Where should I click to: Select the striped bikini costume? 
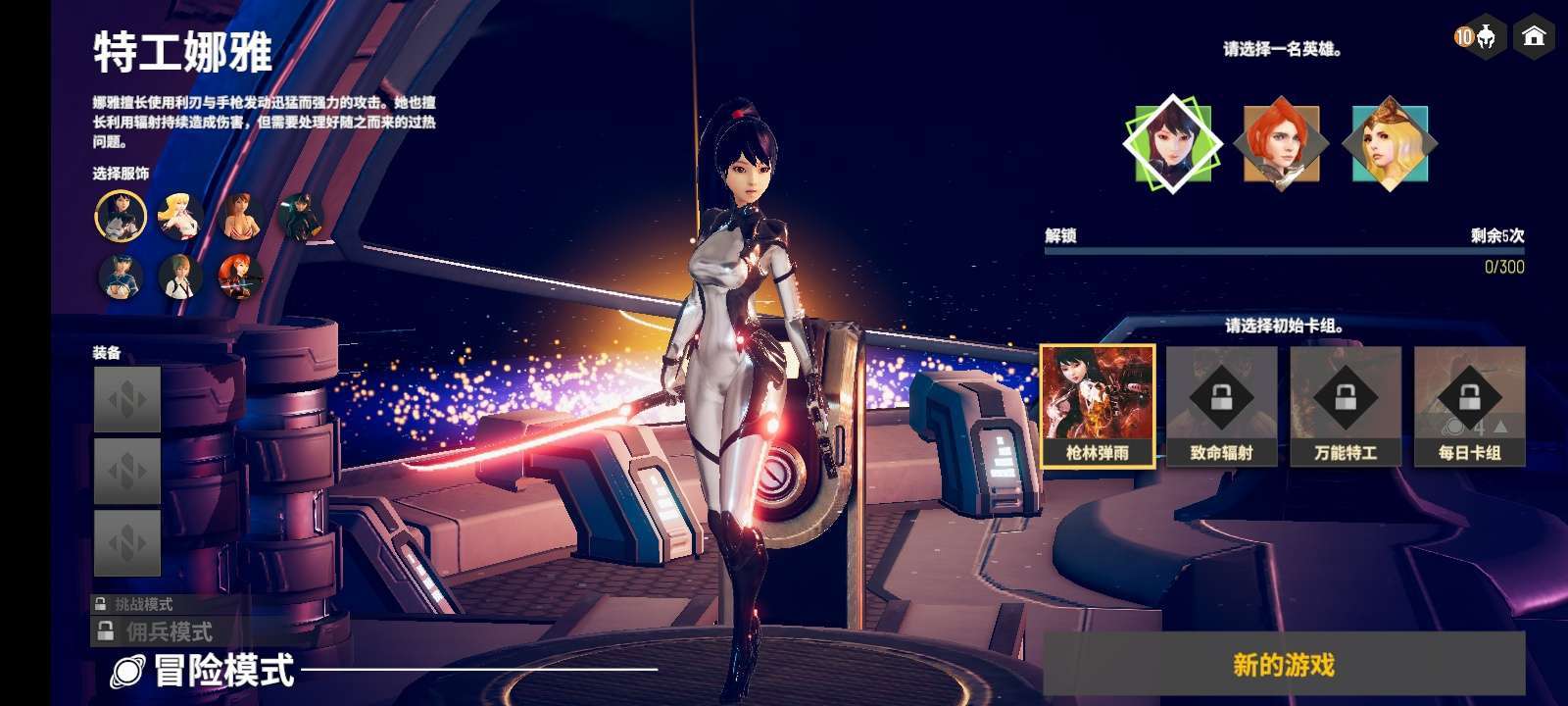240,216
